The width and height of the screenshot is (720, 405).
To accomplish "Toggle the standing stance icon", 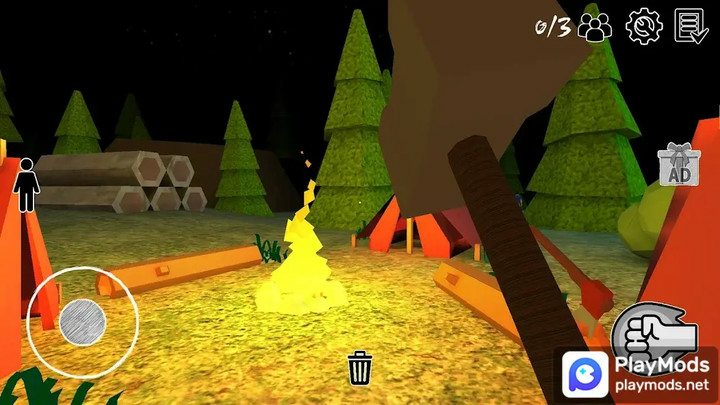I will (27, 187).
